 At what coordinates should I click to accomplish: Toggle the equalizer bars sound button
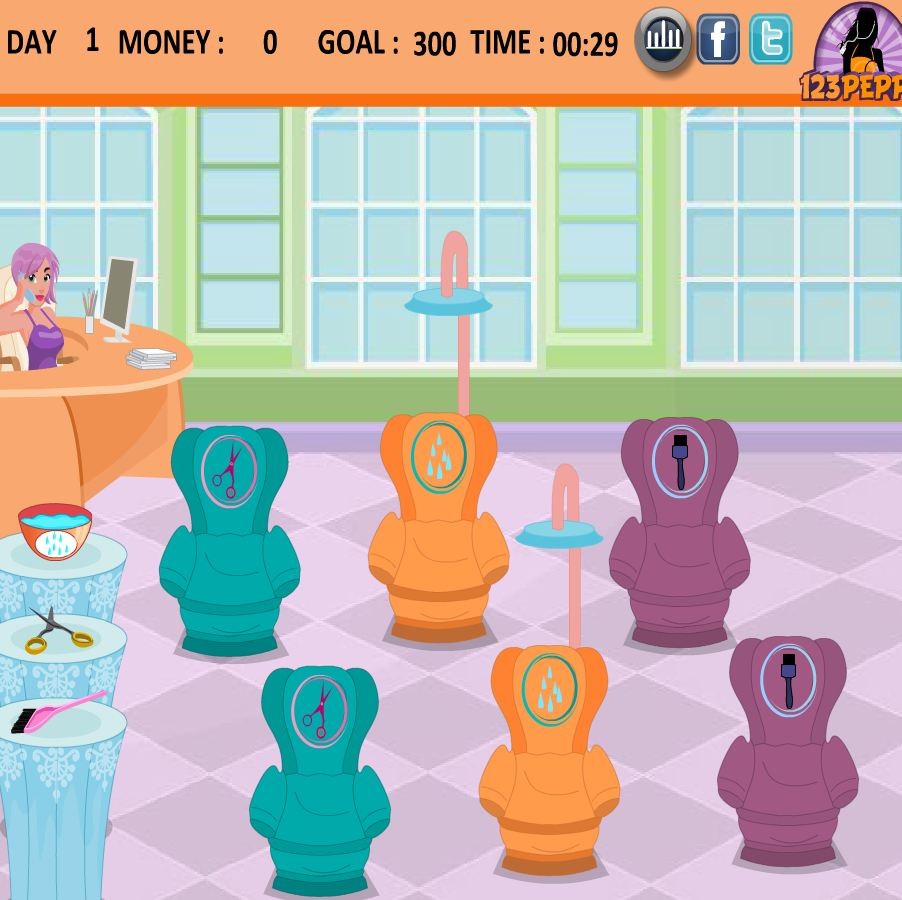pyautogui.click(x=662, y=40)
